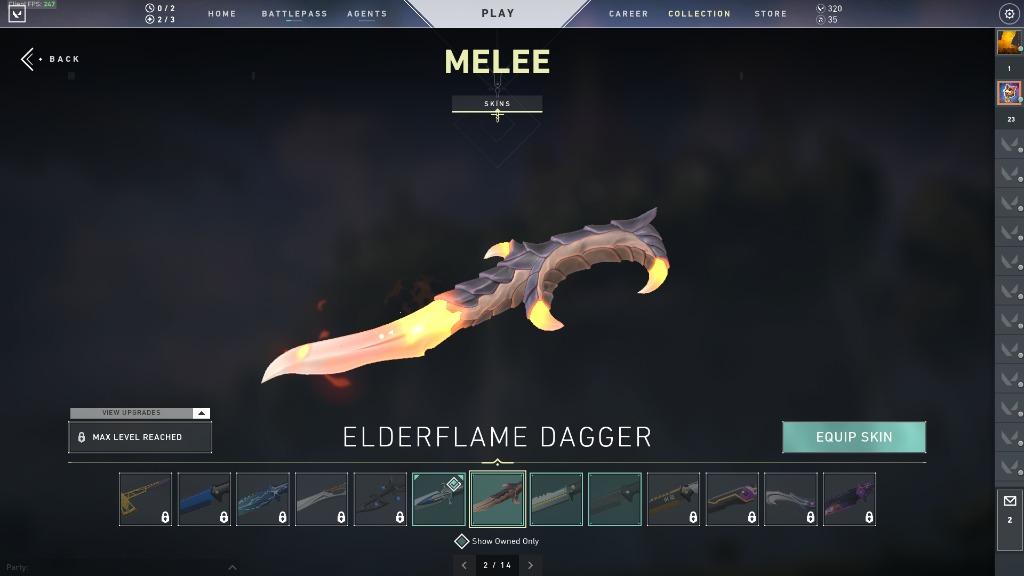This screenshot has height=576, width=1024.
Task: Click the Play button
Action: coord(497,14)
